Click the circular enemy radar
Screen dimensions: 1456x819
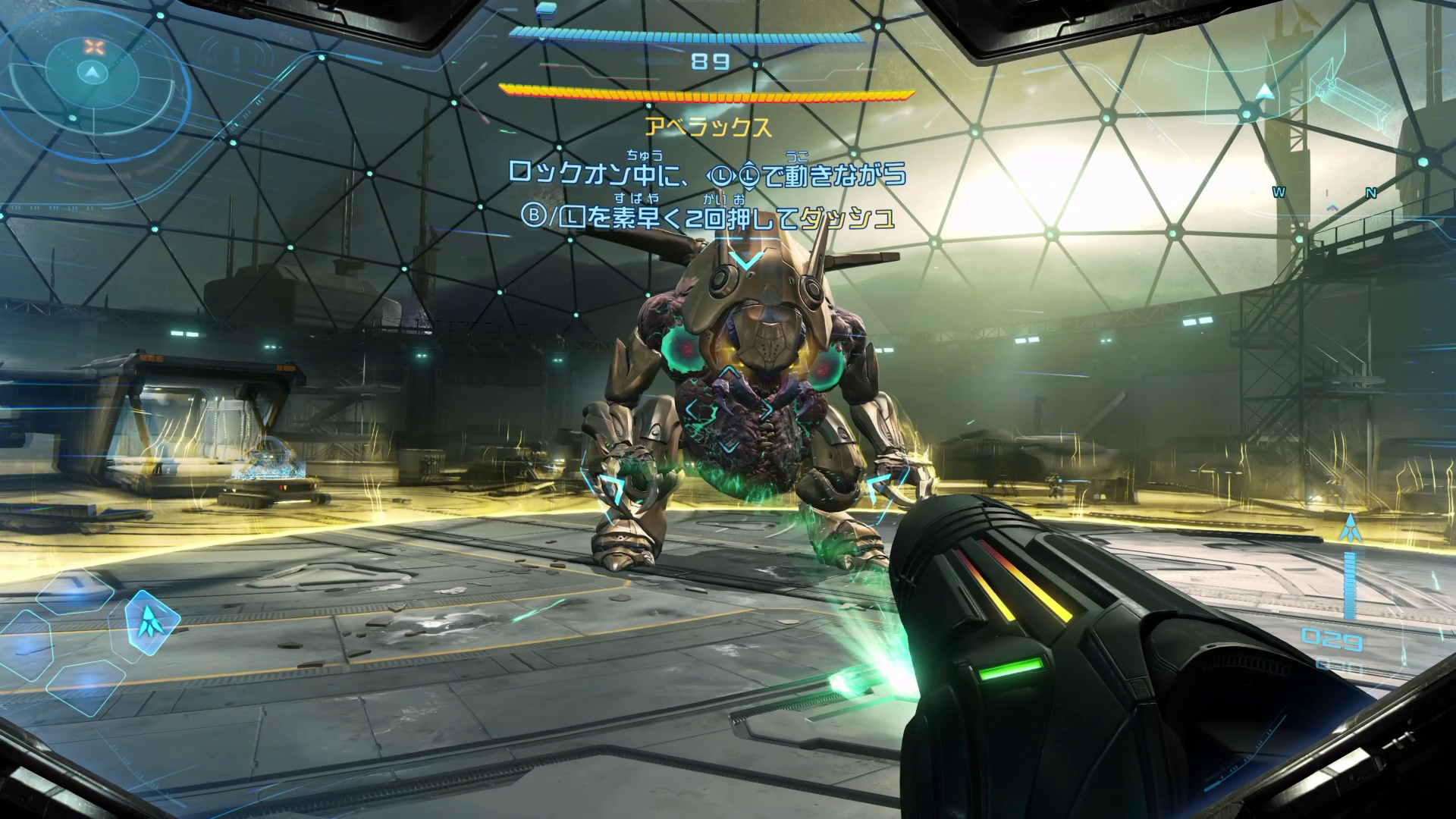coord(92,72)
